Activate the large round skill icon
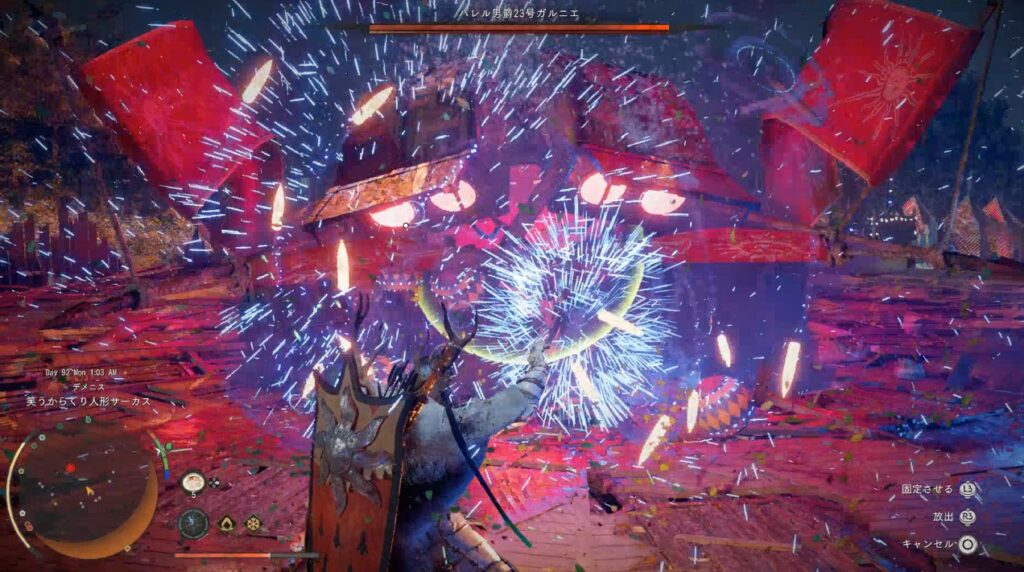 tap(193, 523)
